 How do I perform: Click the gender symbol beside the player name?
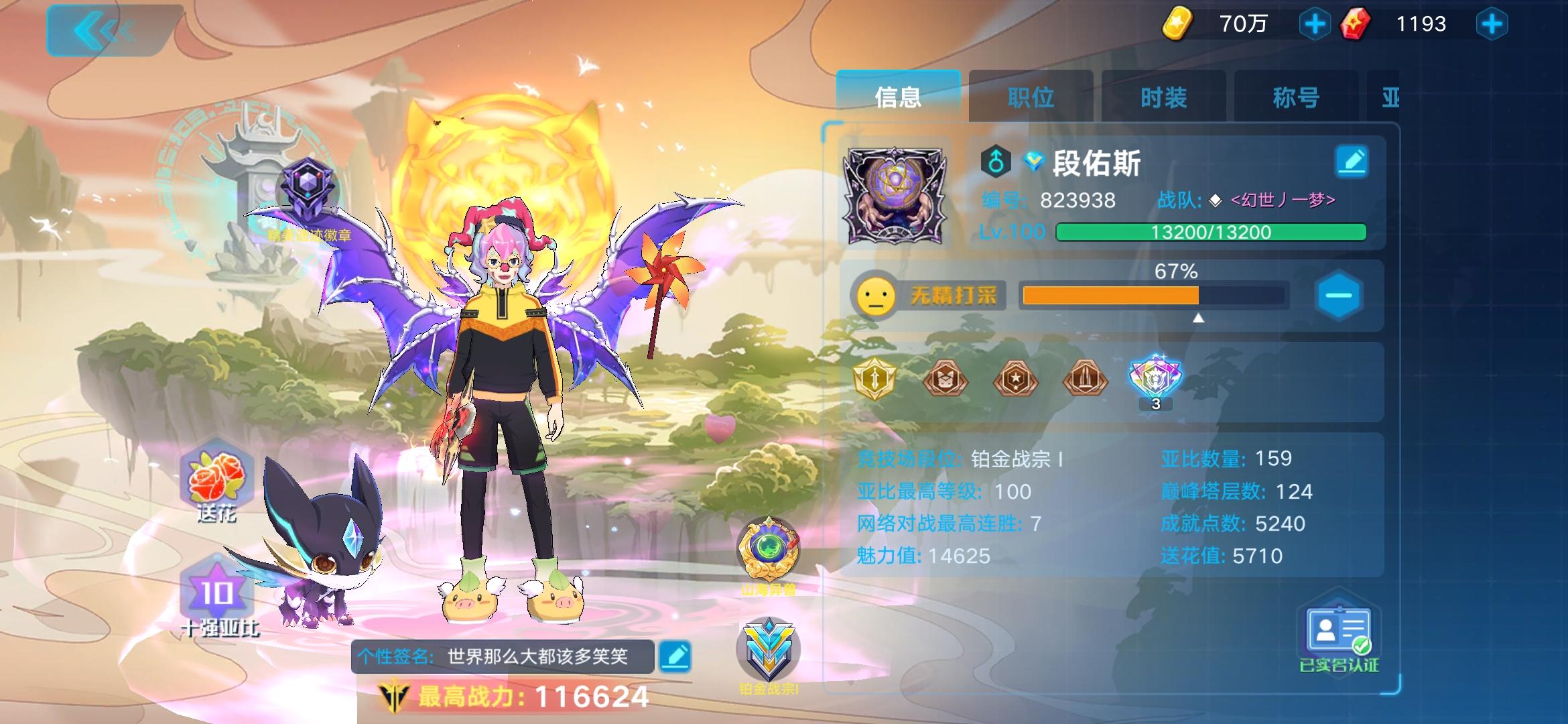point(996,161)
